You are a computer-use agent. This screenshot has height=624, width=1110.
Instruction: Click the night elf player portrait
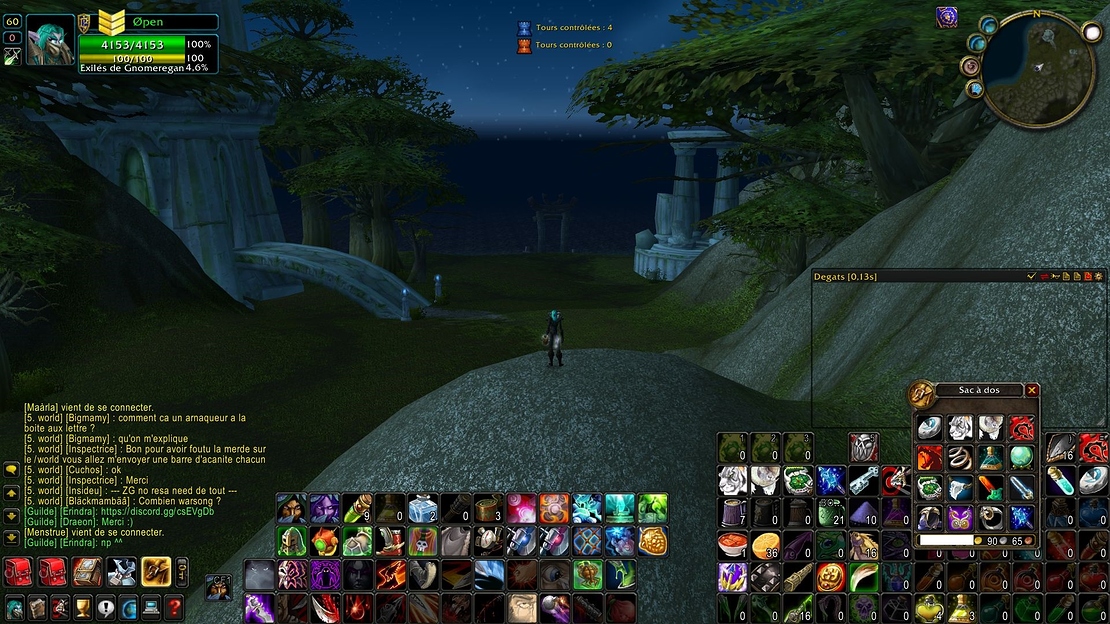48,41
